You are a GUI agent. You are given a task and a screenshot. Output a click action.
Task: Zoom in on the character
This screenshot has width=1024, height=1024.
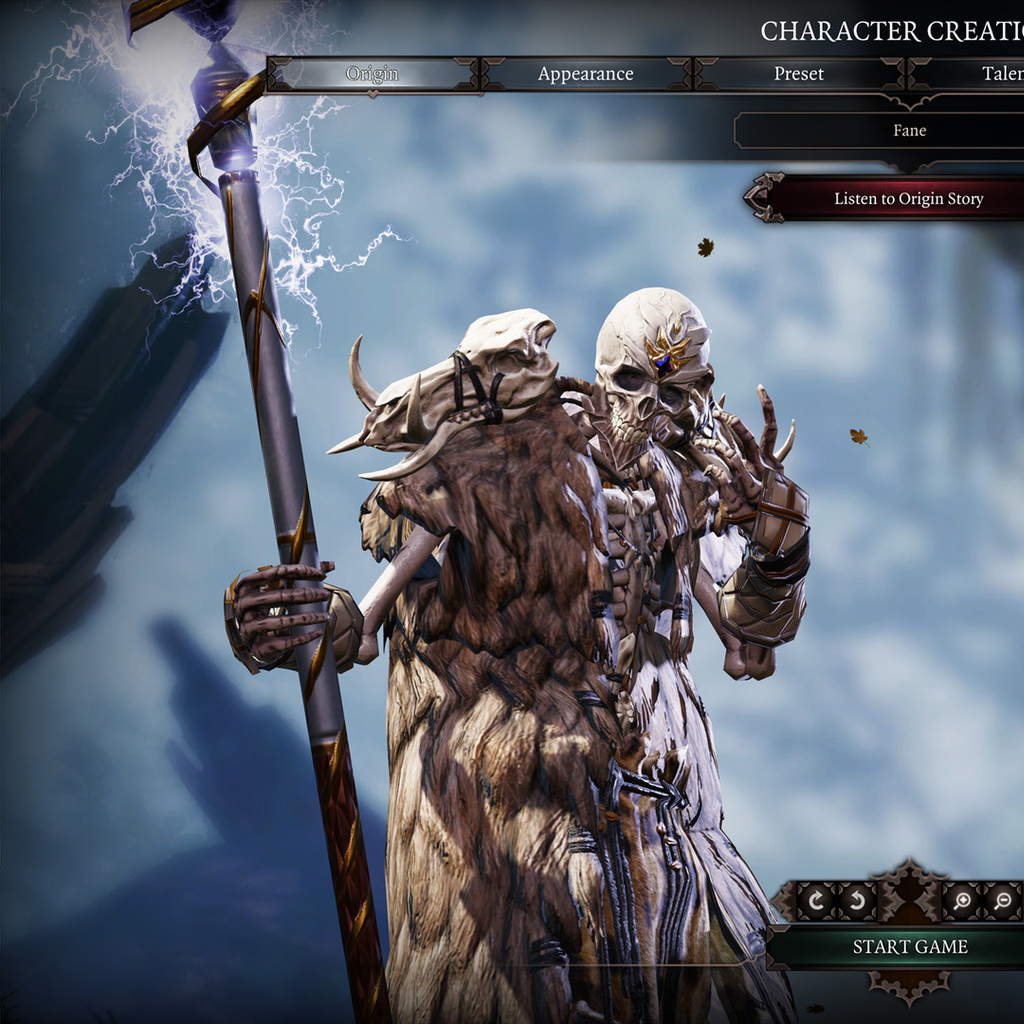[962, 901]
